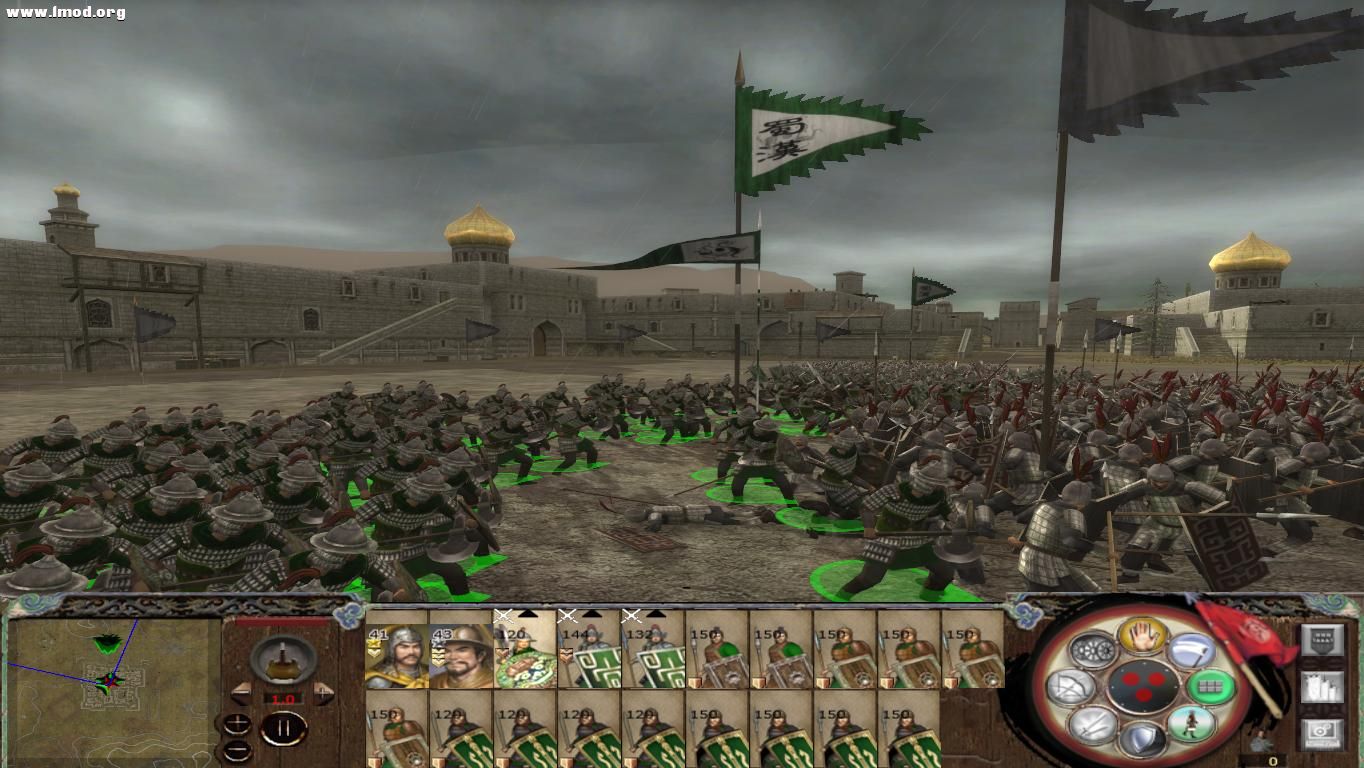Open the options menu via shield button

click(1323, 640)
